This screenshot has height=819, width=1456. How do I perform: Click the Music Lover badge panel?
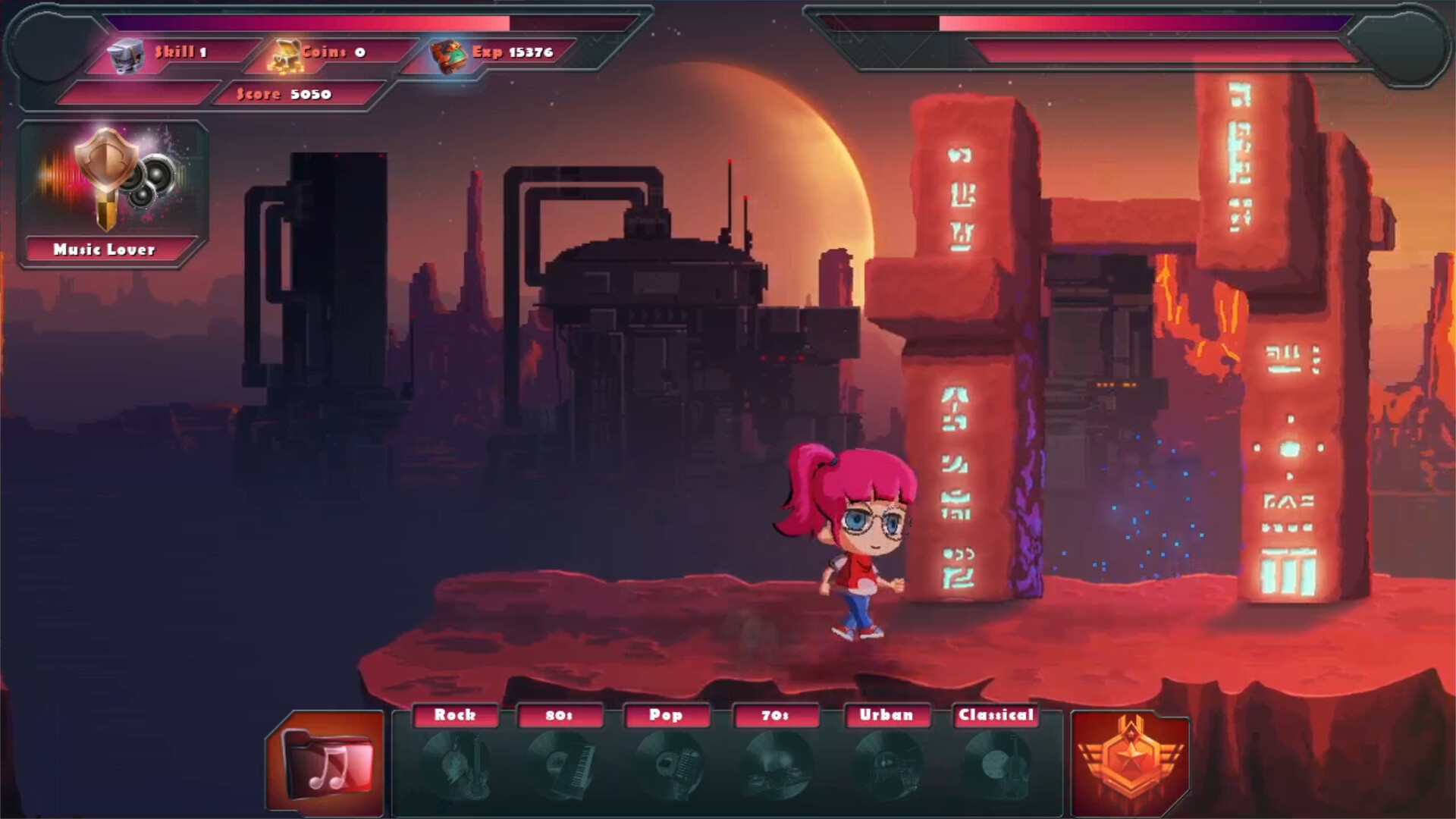(112, 194)
